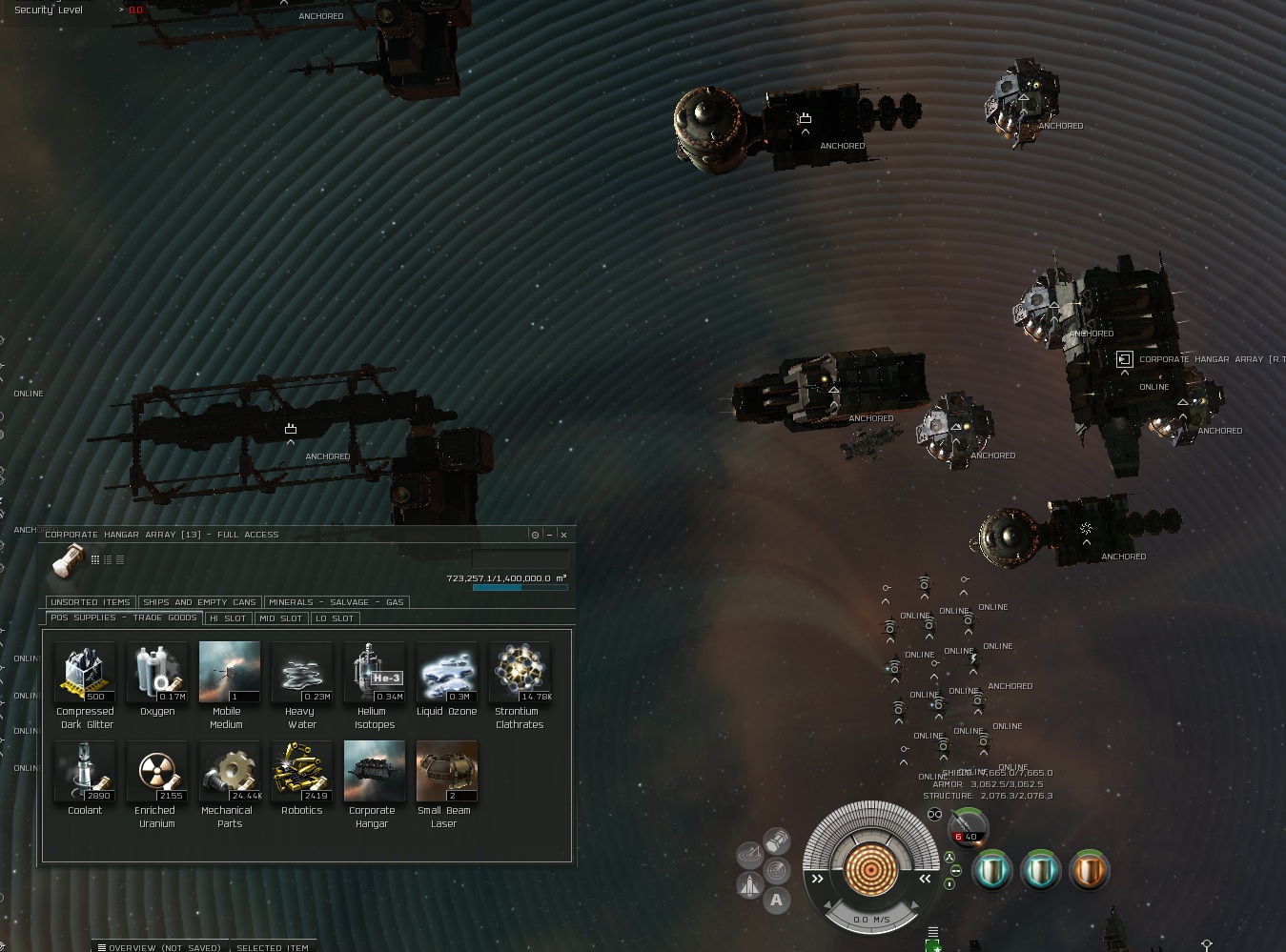This screenshot has height=952, width=1286.
Task: Open the Ships and Empty Cans tab
Action: point(199,602)
